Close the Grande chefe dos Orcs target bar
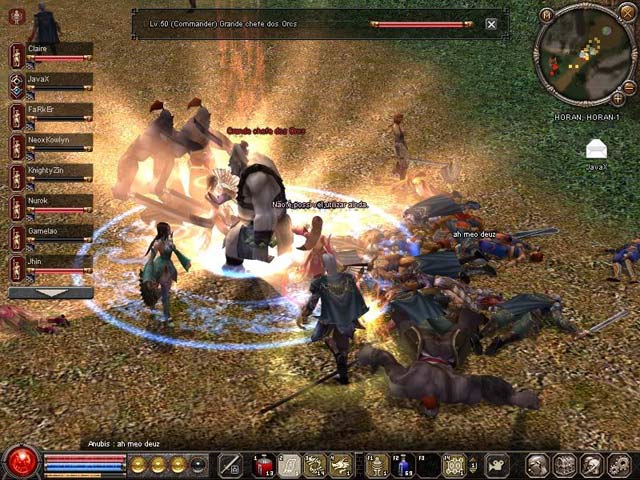 [x=491, y=24]
